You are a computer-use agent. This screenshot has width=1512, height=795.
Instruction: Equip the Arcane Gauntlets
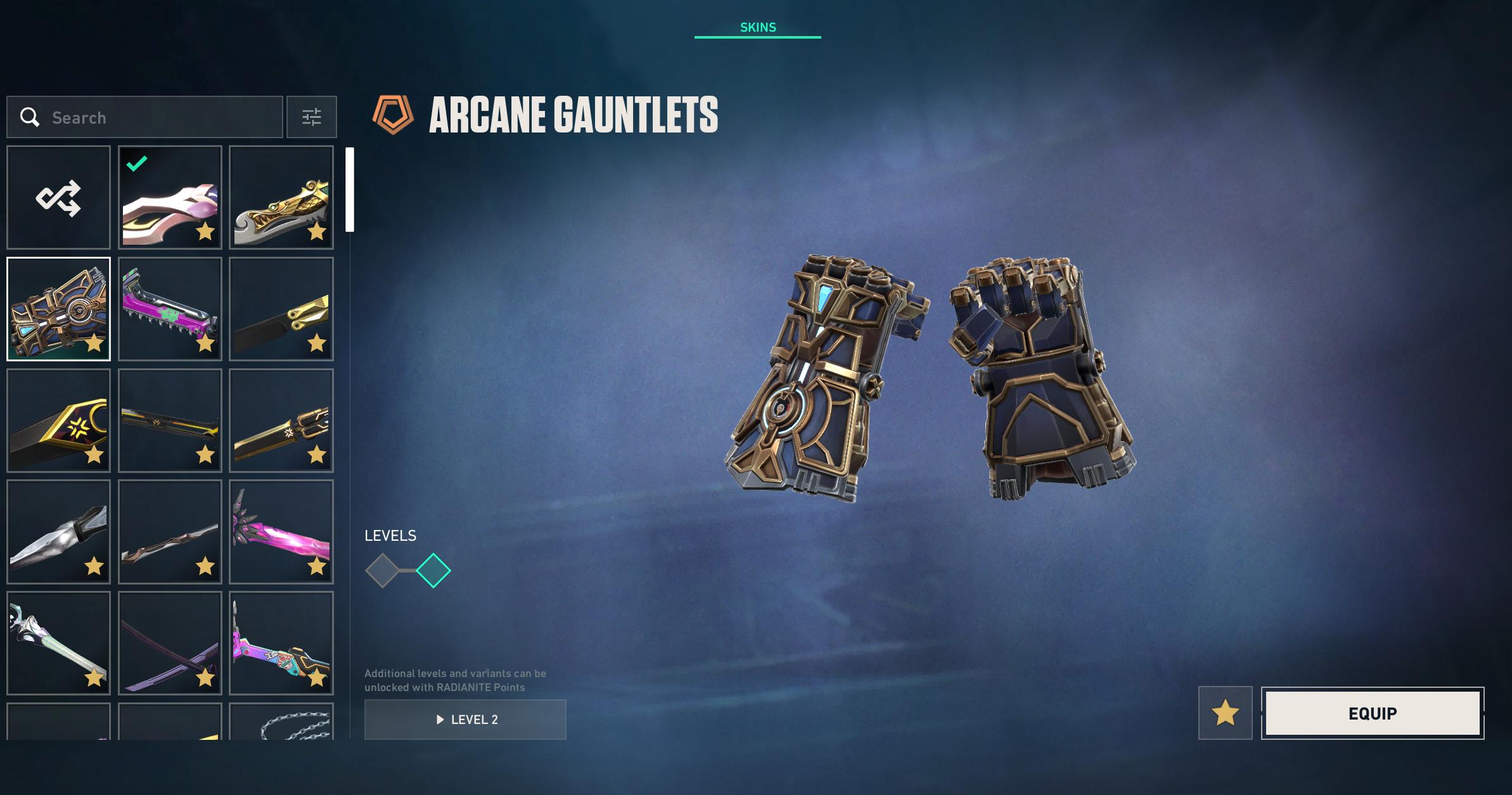[x=1372, y=713]
